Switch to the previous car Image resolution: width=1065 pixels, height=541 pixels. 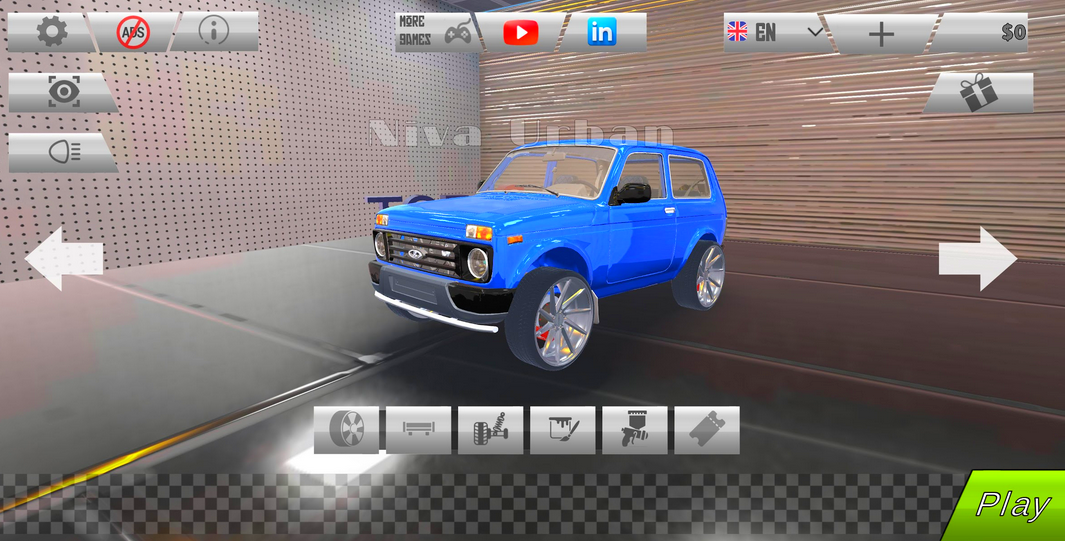pyautogui.click(x=63, y=258)
